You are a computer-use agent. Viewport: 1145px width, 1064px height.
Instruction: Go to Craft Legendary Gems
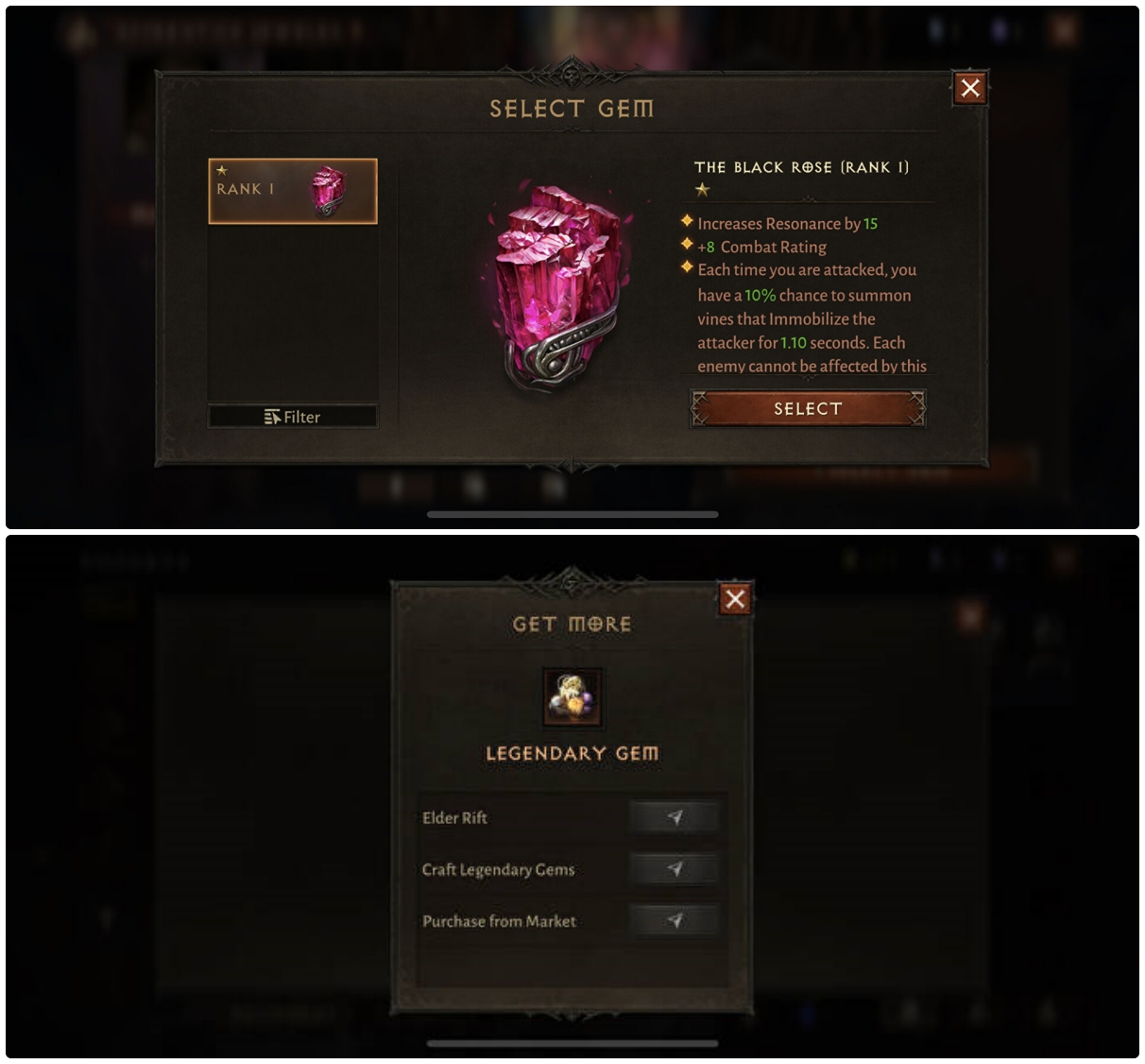pyautogui.click(x=674, y=869)
